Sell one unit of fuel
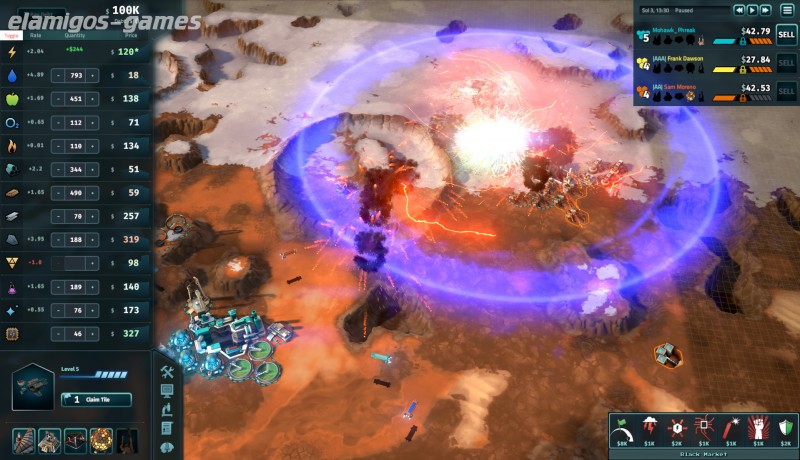The image size is (800, 460). [58, 146]
